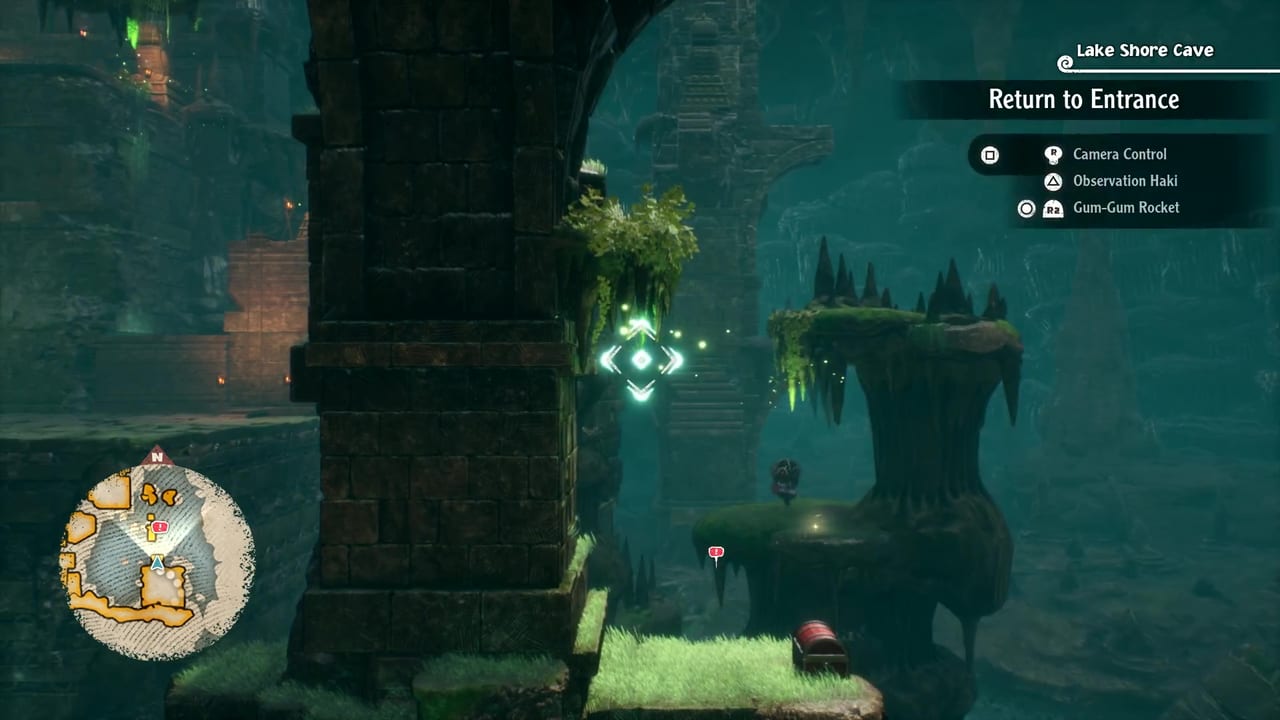Image resolution: width=1280 pixels, height=720 pixels.
Task: Select the Return to Entrance objective
Action: [1083, 99]
